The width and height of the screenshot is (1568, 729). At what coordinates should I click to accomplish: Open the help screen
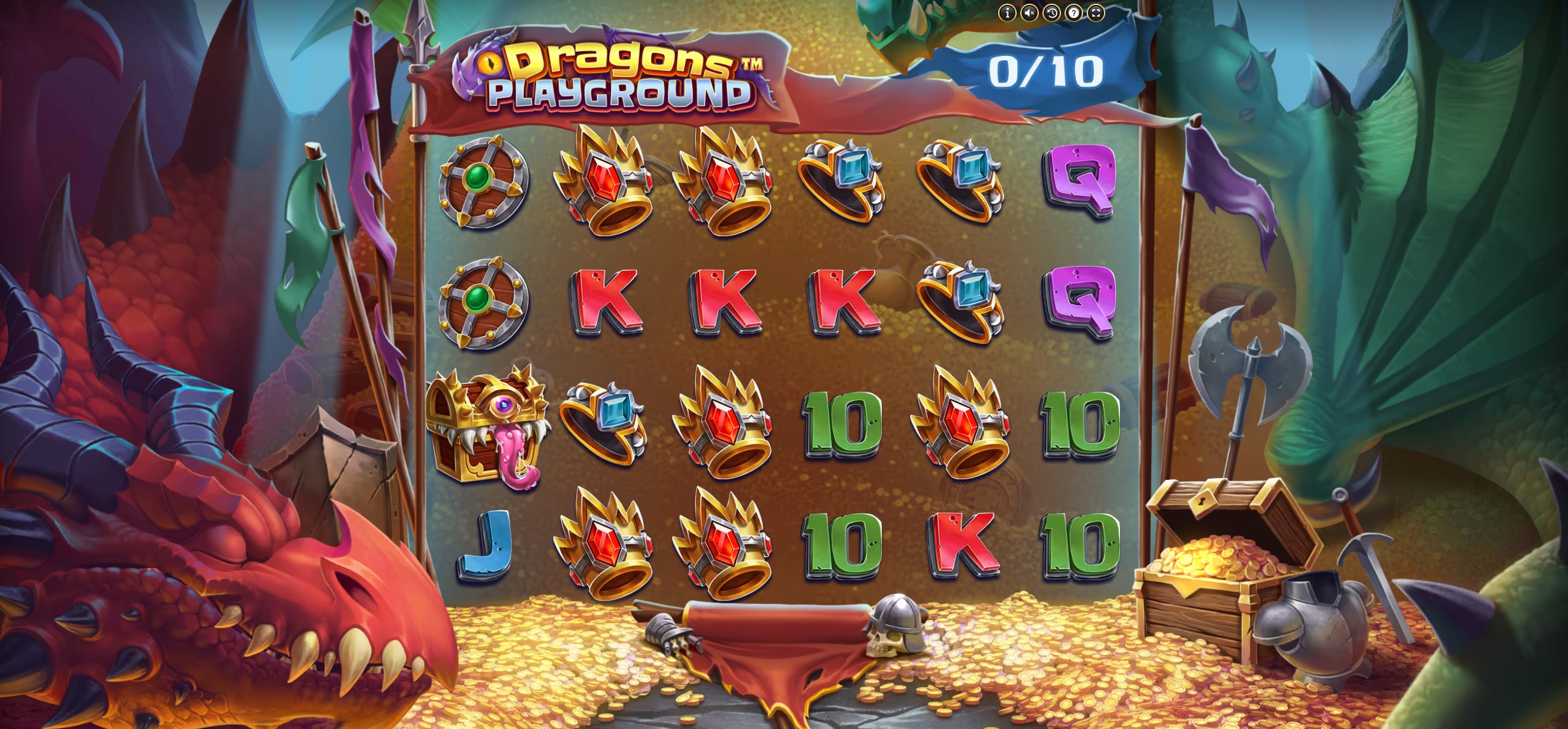coord(1074,13)
